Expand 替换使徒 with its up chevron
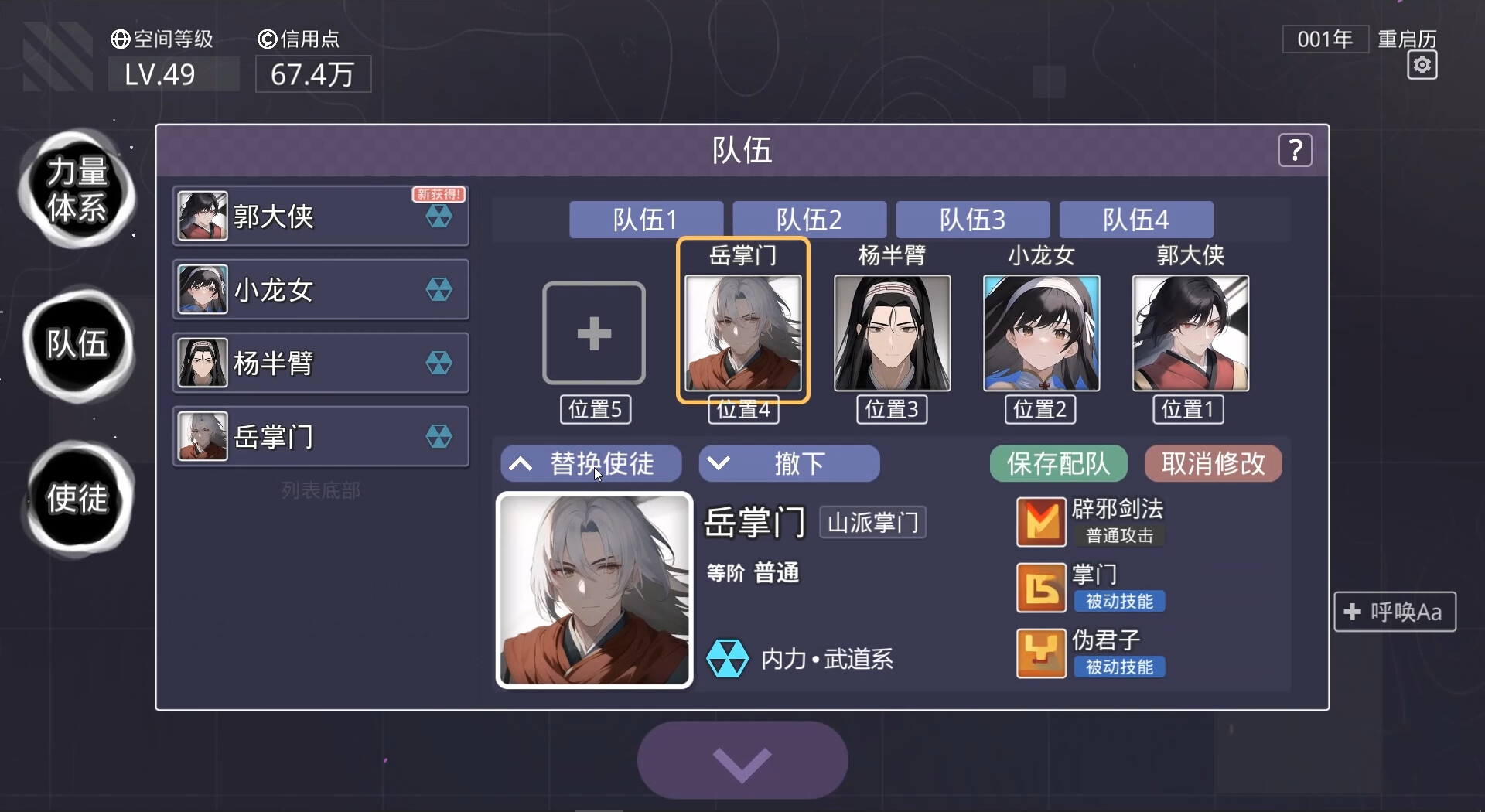Image resolution: width=1485 pixels, height=812 pixels. coord(520,463)
